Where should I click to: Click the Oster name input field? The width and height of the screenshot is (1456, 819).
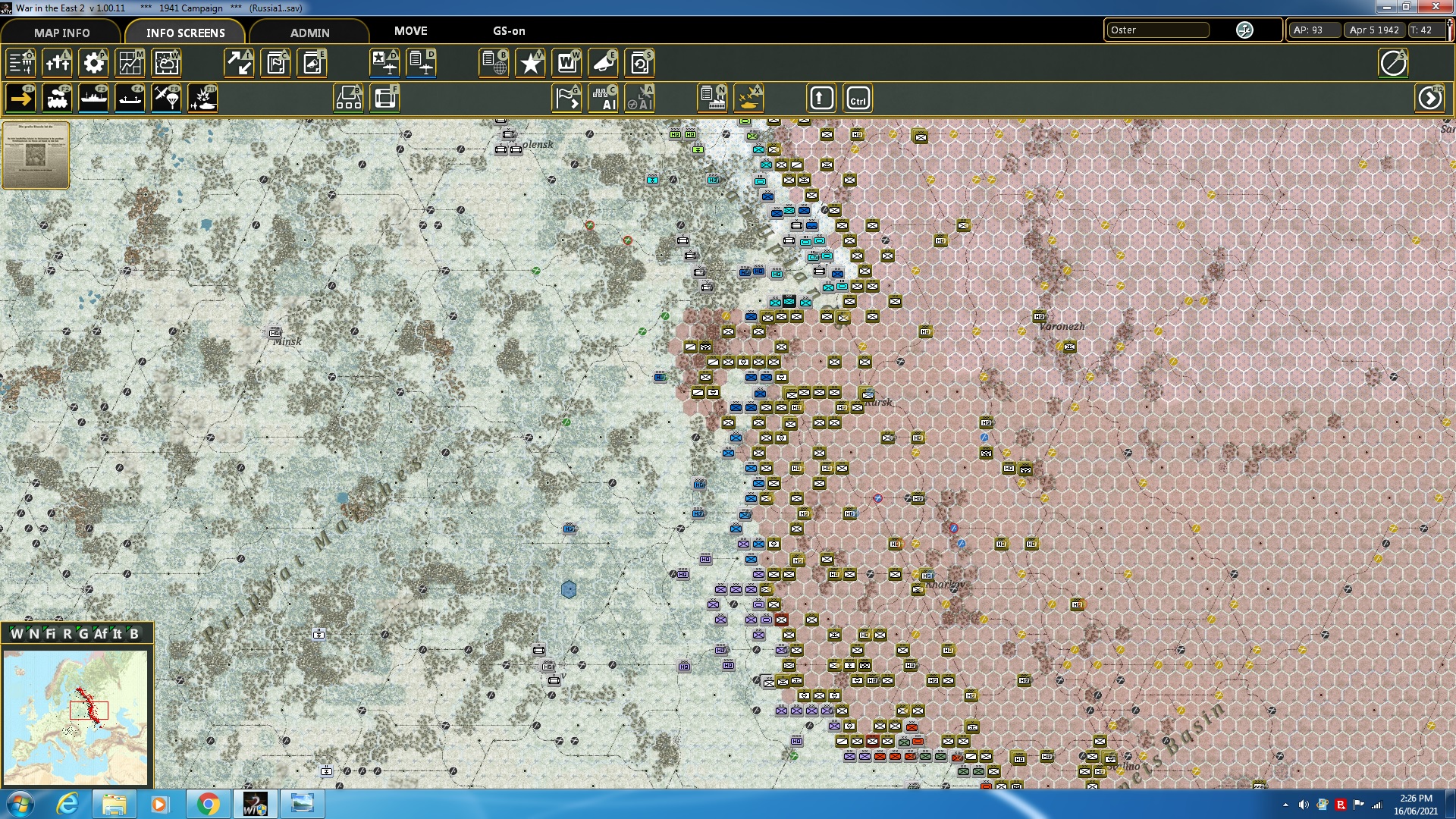click(1158, 30)
